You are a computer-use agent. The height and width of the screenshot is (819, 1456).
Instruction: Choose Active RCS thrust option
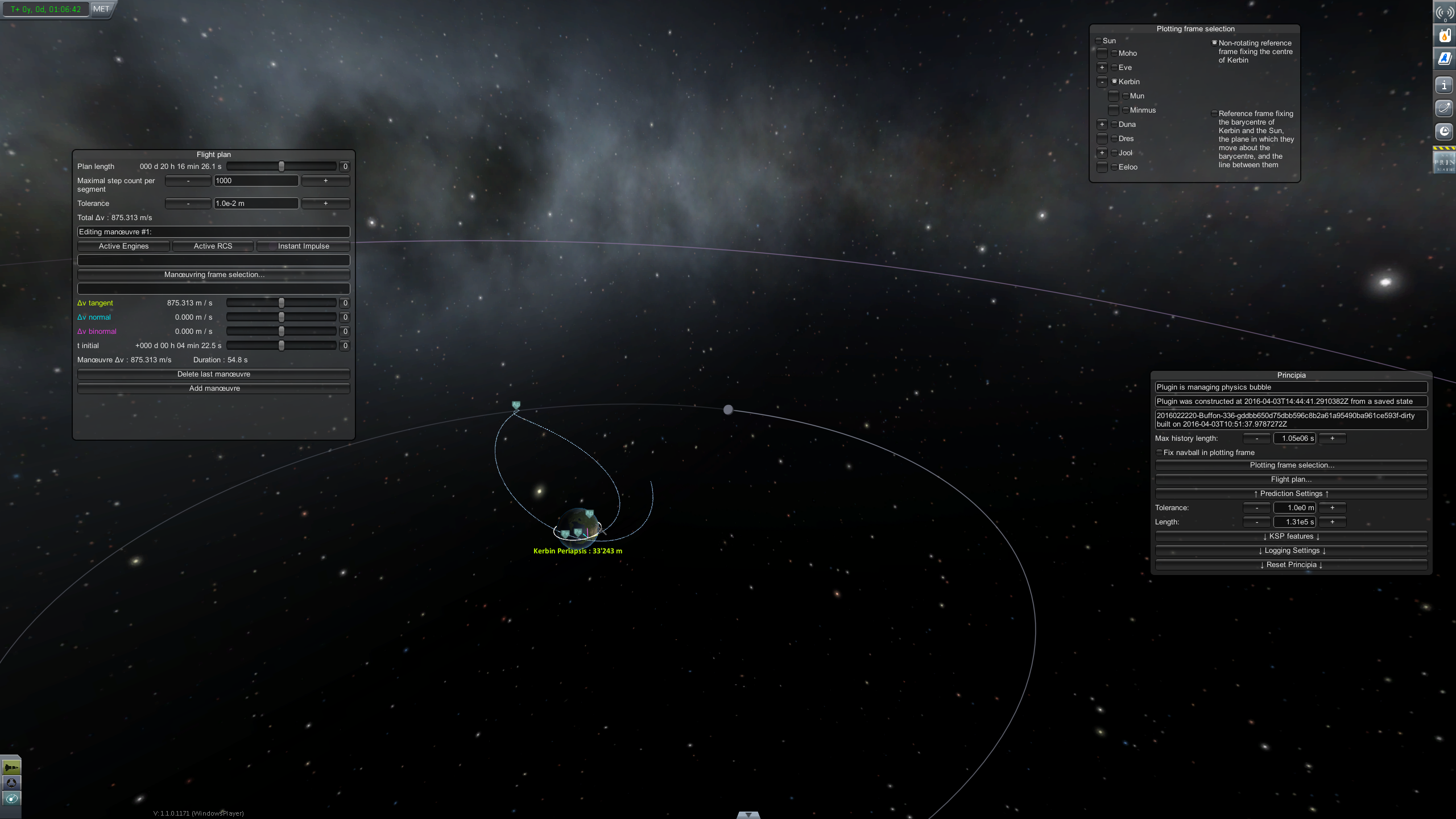(213, 246)
